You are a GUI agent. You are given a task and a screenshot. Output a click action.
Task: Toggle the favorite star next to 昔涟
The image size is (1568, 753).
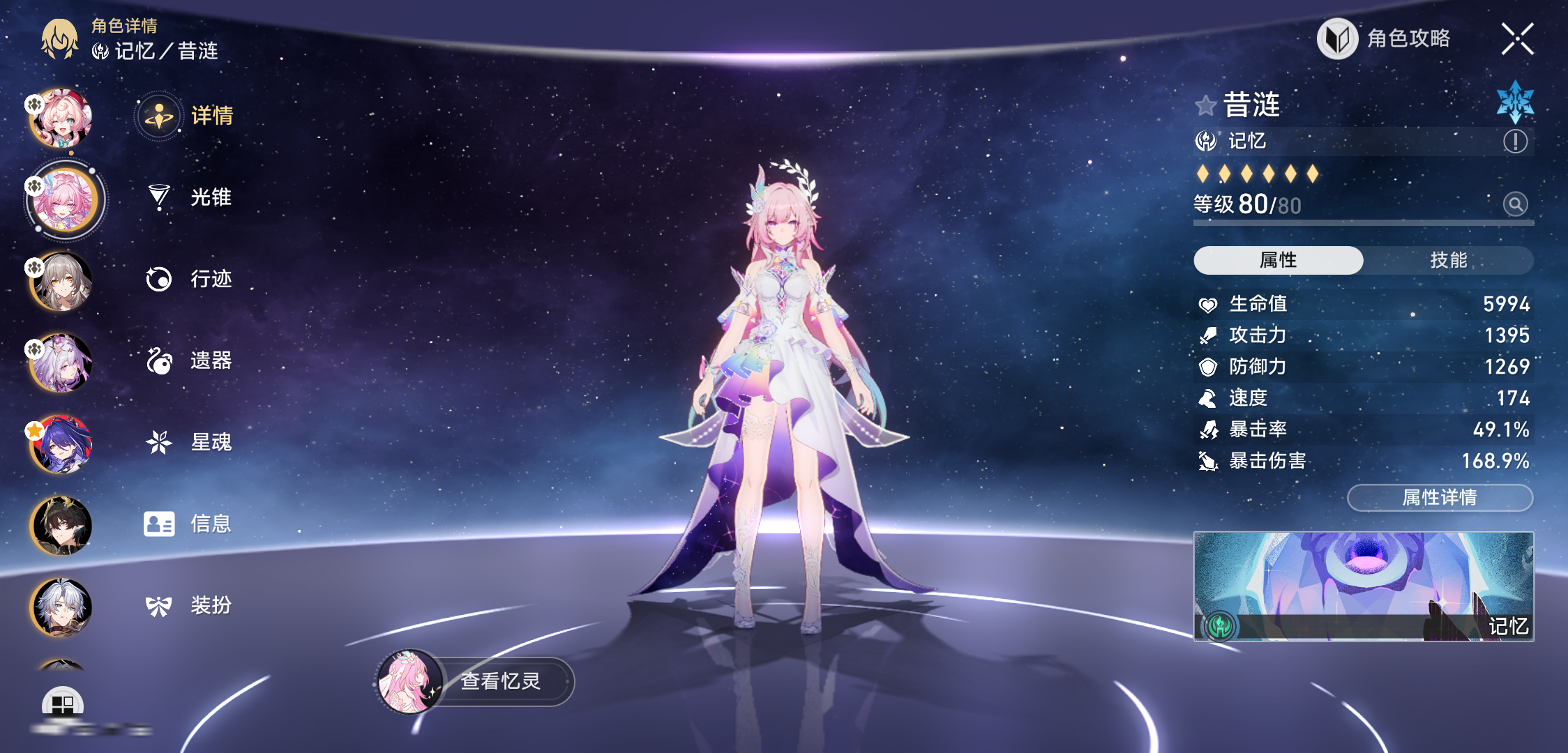[x=1205, y=106]
